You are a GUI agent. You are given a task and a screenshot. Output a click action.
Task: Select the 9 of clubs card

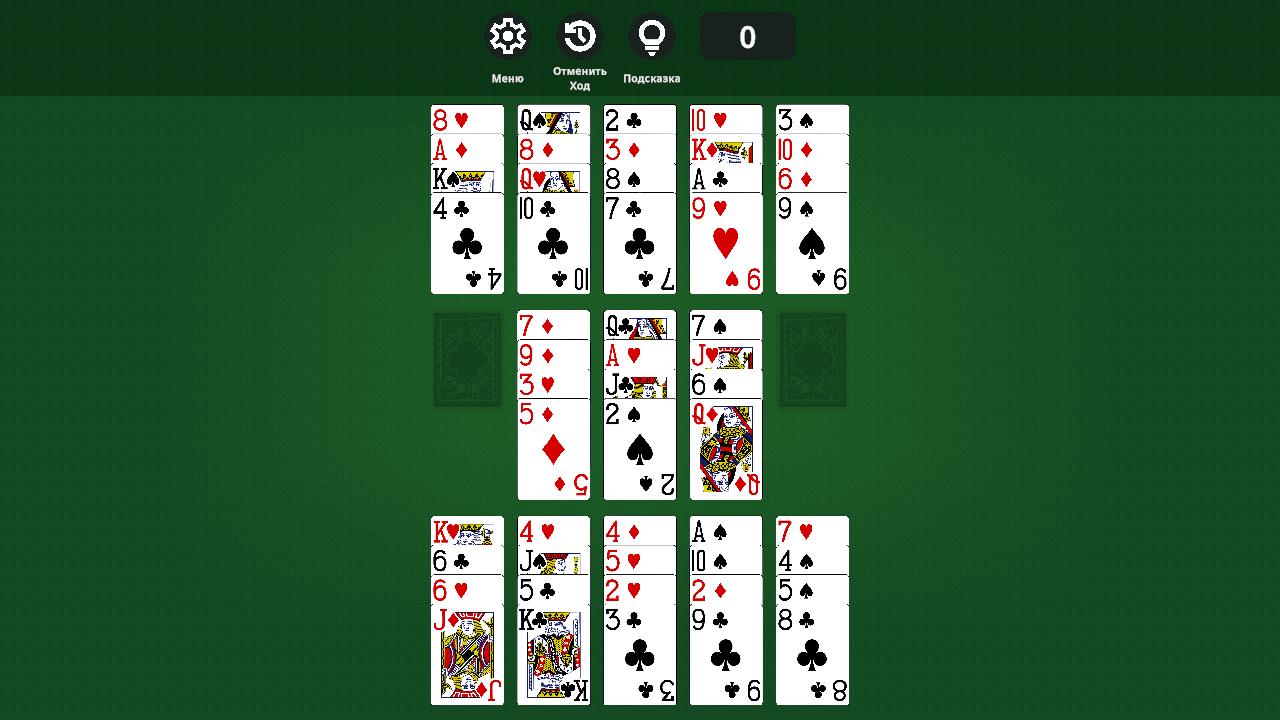pyautogui.click(x=725, y=655)
